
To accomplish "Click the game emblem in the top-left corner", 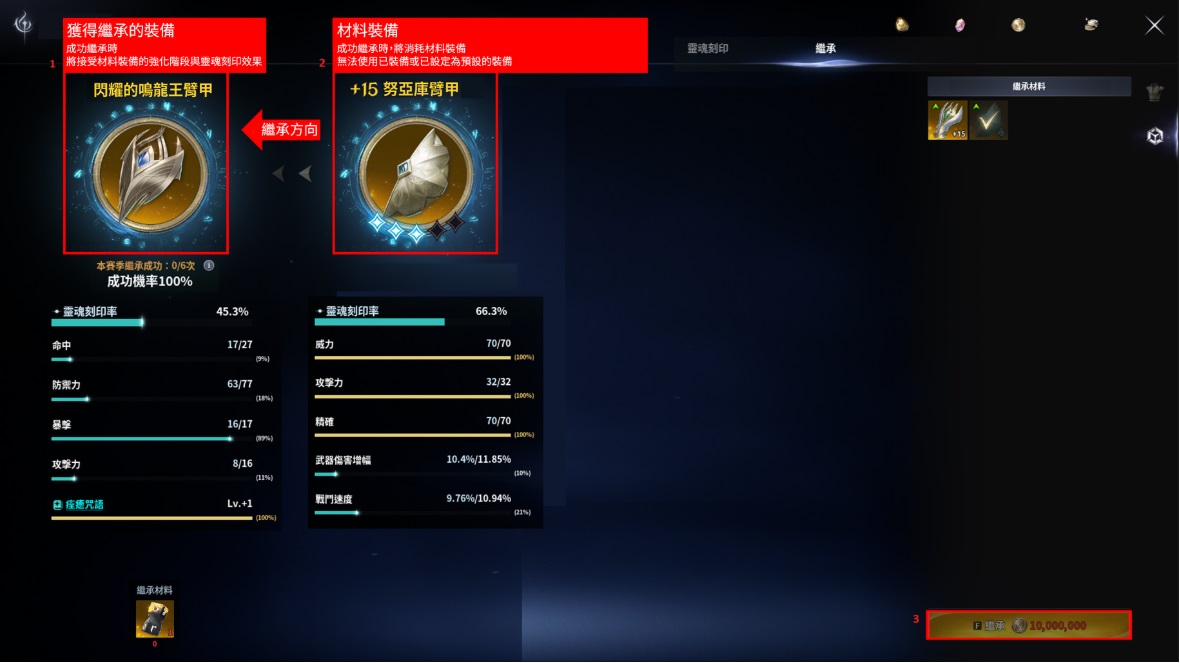I will click(x=22, y=23).
